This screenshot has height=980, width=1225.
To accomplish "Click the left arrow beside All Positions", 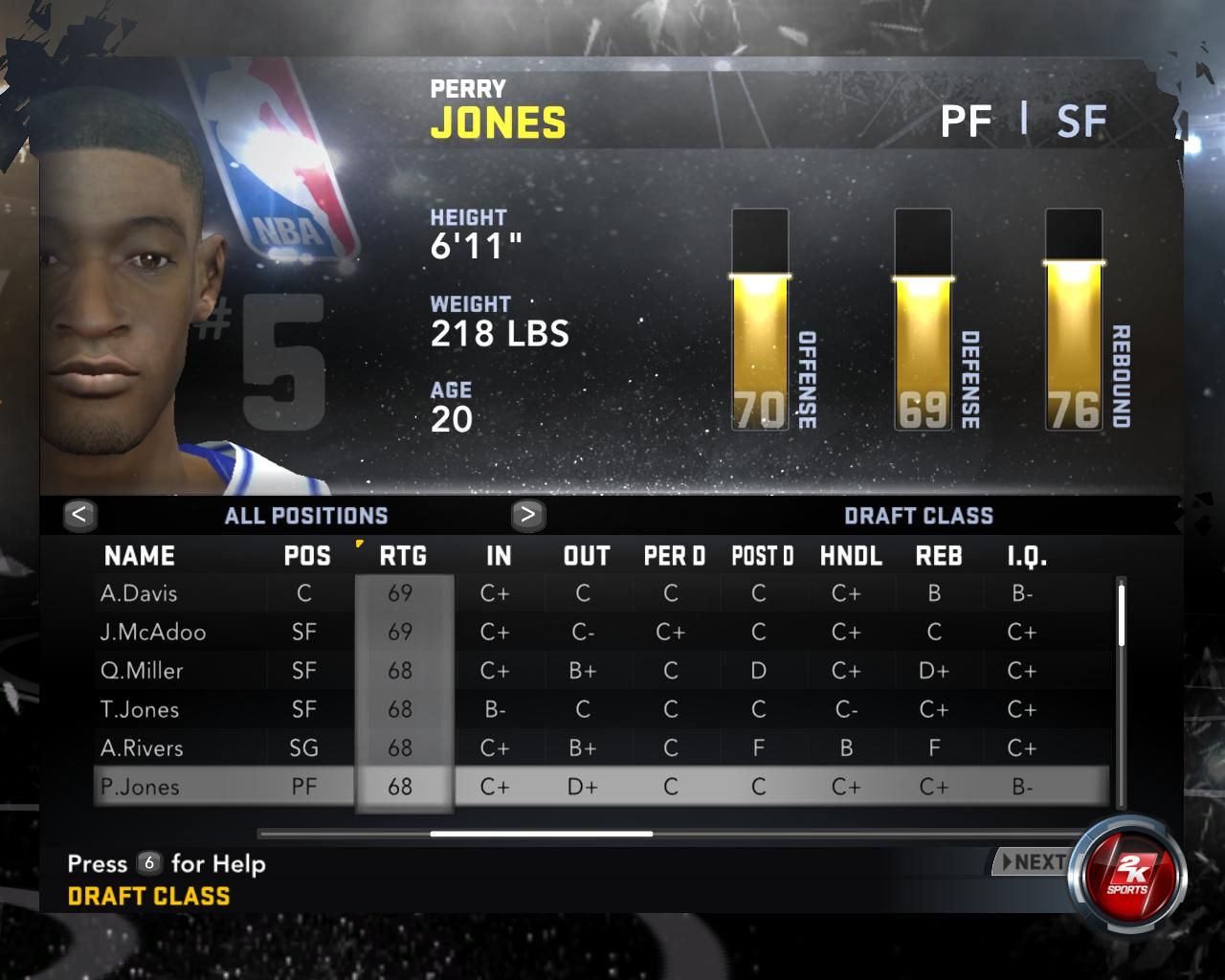I will pyautogui.click(x=79, y=515).
